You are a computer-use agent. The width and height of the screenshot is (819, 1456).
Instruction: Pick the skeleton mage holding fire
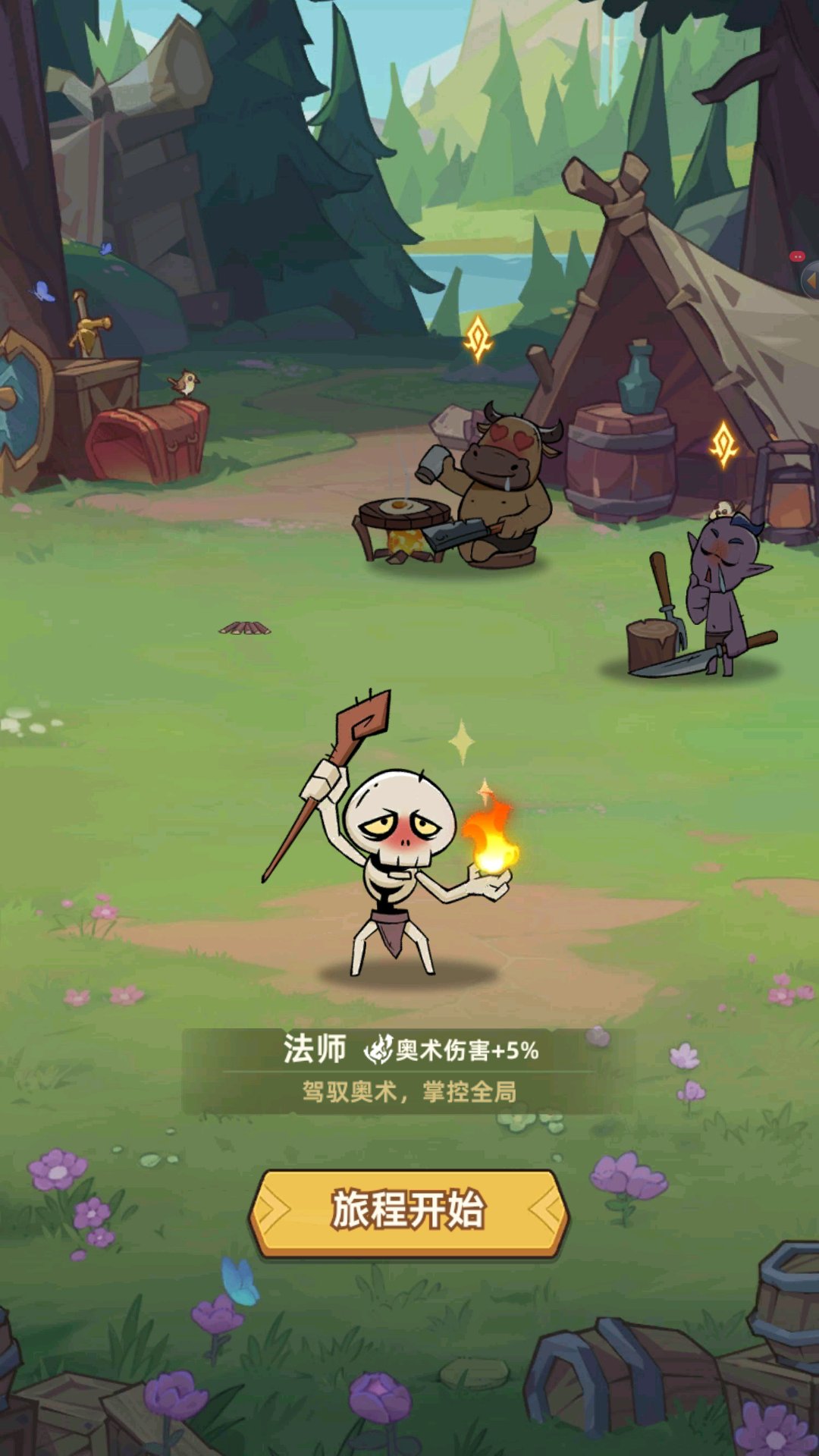tap(398, 857)
